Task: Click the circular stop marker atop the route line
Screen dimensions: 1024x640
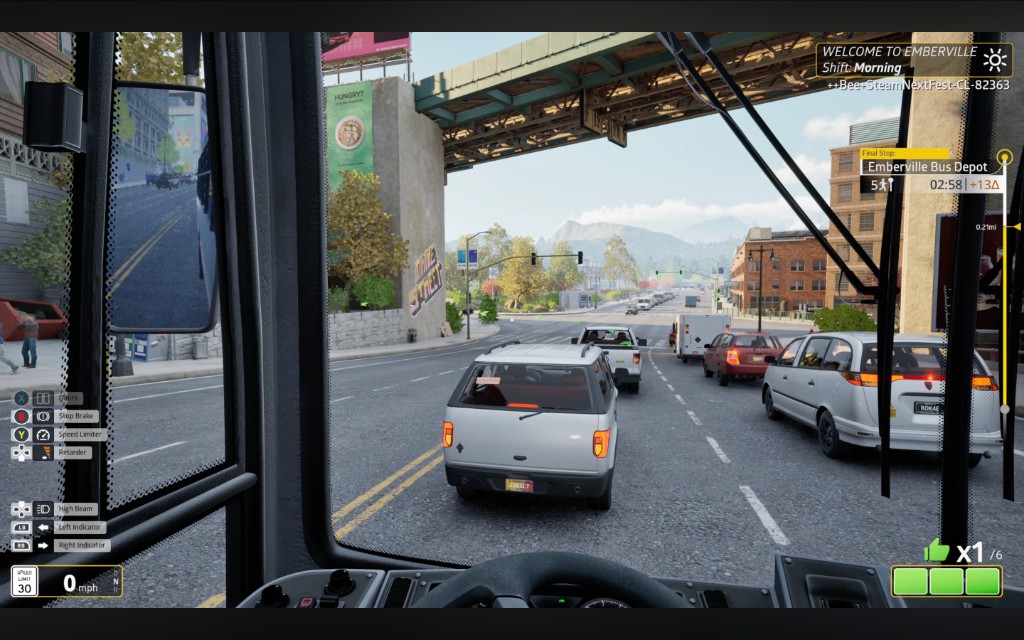Action: (x=1004, y=157)
